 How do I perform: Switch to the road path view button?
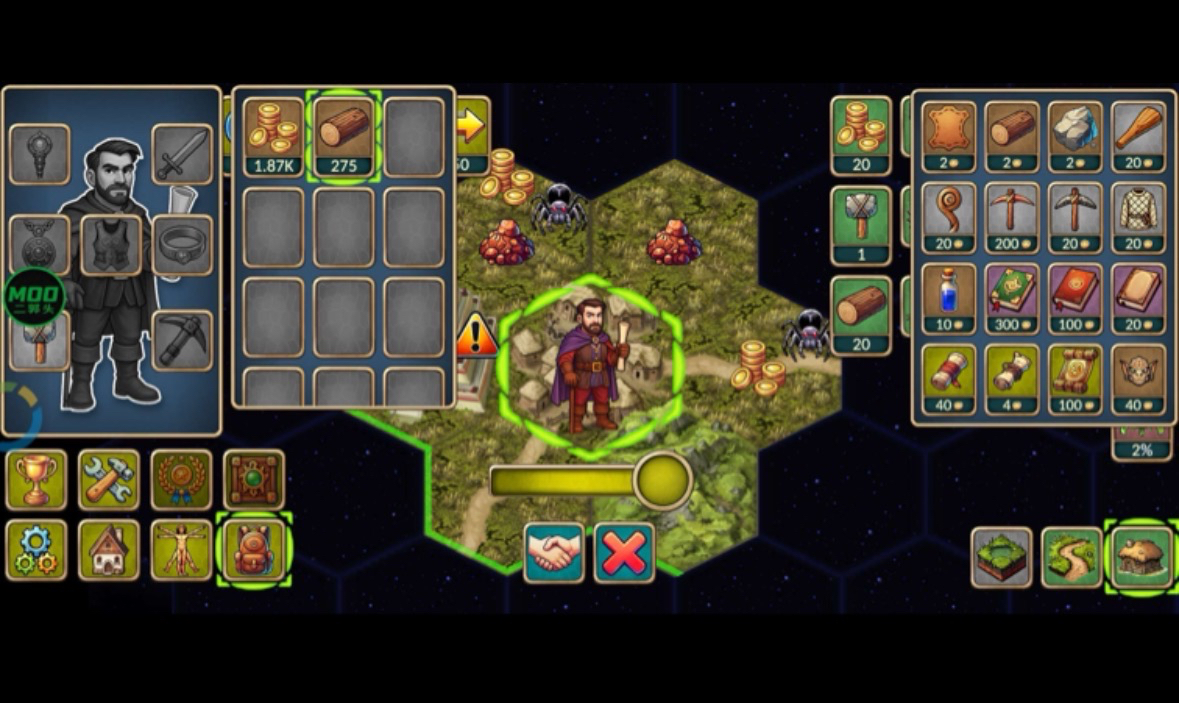click(1071, 557)
